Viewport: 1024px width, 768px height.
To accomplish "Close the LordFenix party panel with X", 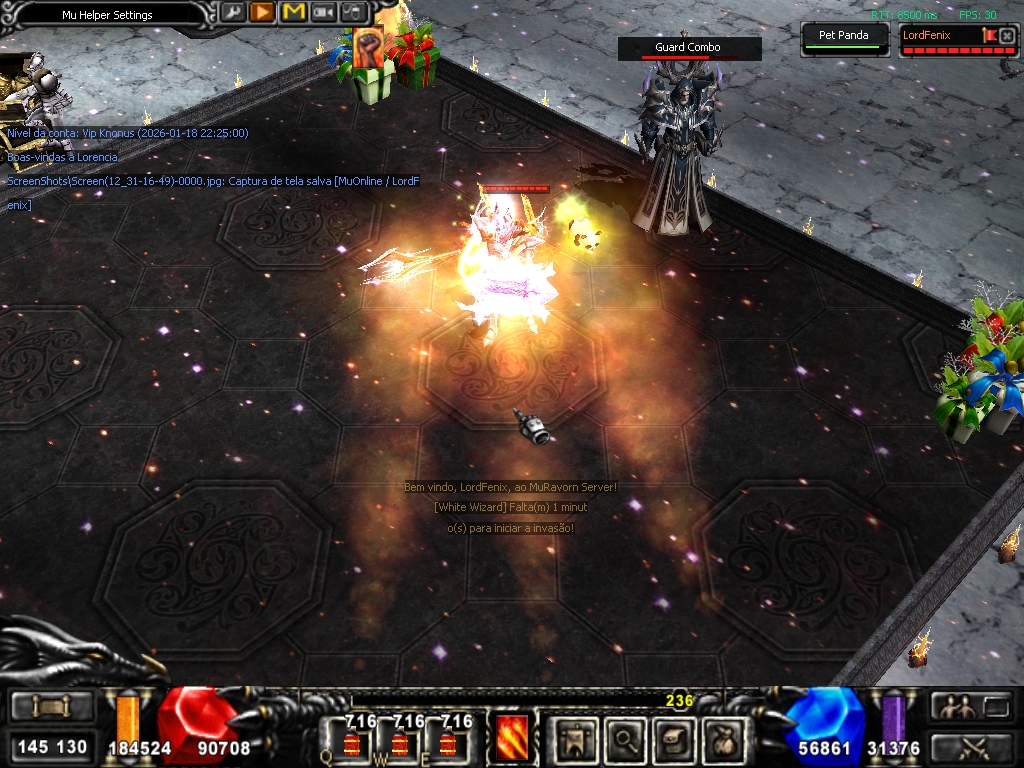I will click(1007, 36).
